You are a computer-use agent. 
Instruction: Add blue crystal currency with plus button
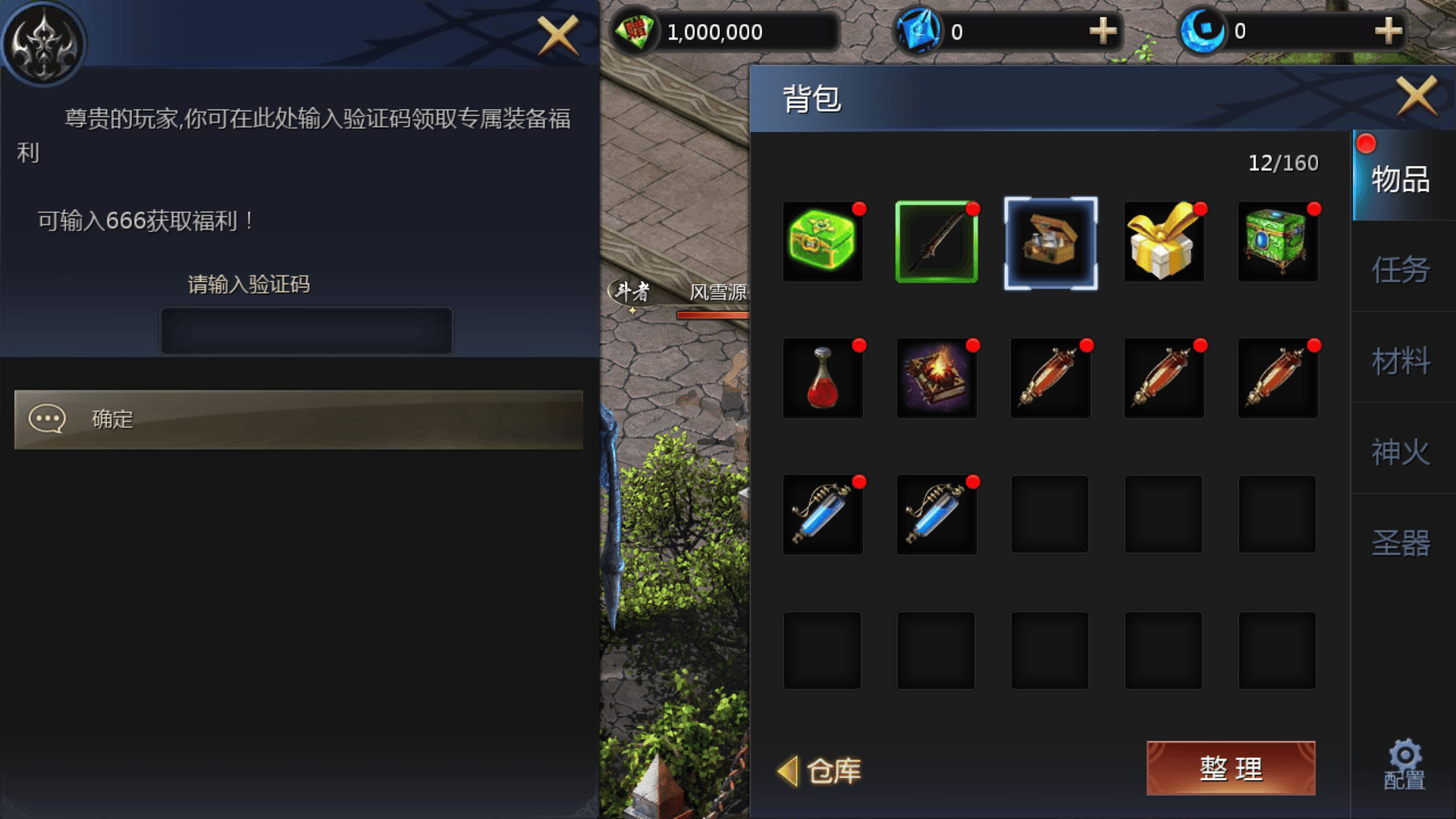(x=1103, y=31)
